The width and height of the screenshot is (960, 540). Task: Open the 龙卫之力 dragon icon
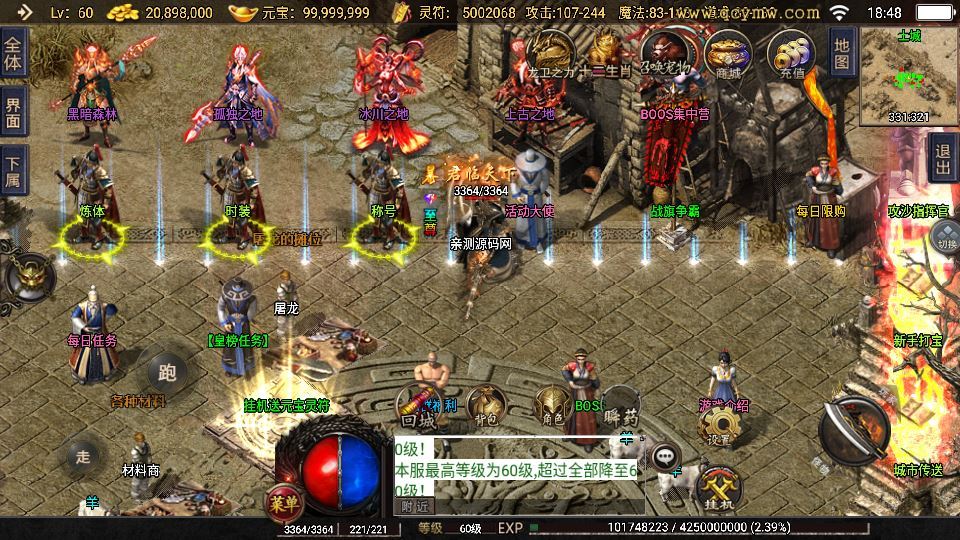[552, 55]
